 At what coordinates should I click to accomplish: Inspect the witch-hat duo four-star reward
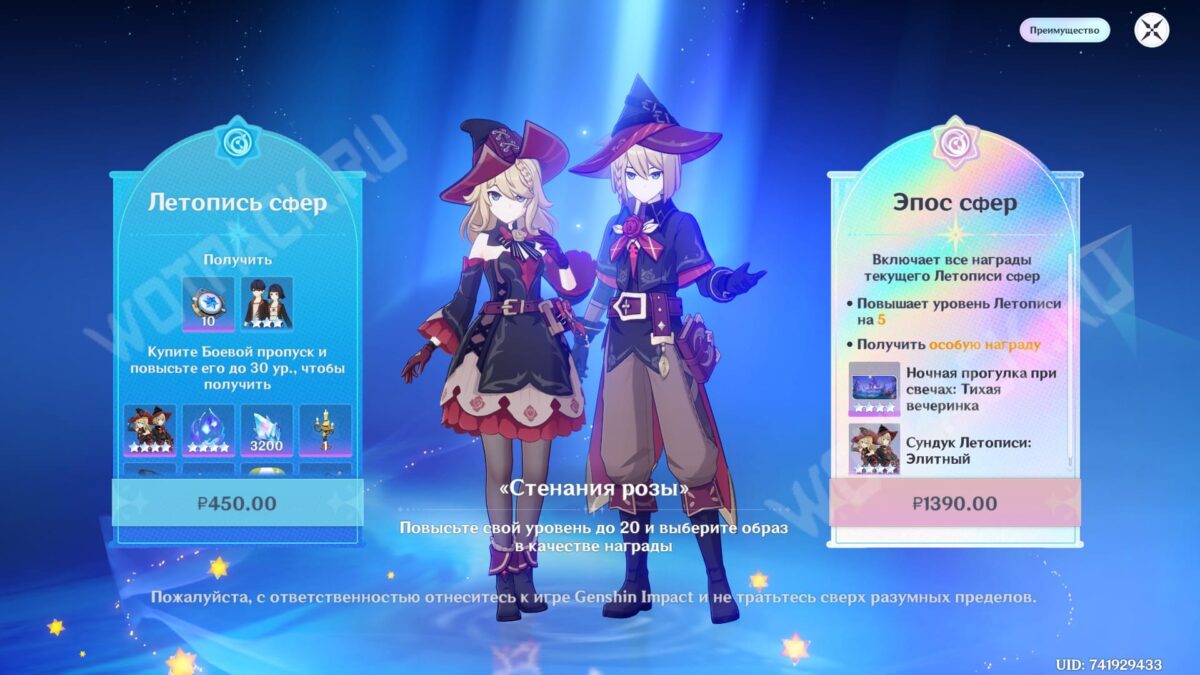150,430
